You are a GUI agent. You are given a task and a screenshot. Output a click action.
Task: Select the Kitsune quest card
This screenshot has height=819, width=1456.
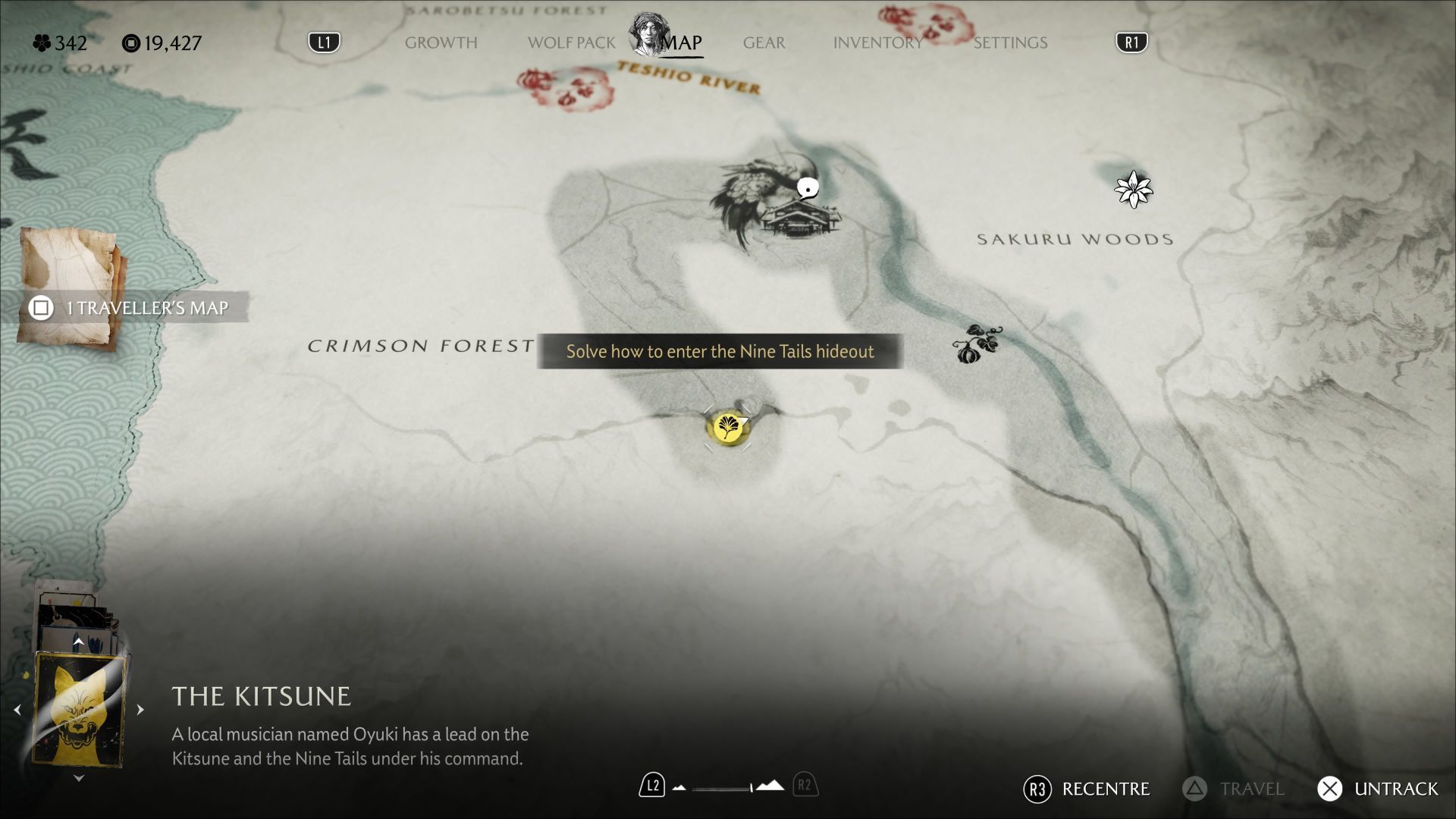80,711
